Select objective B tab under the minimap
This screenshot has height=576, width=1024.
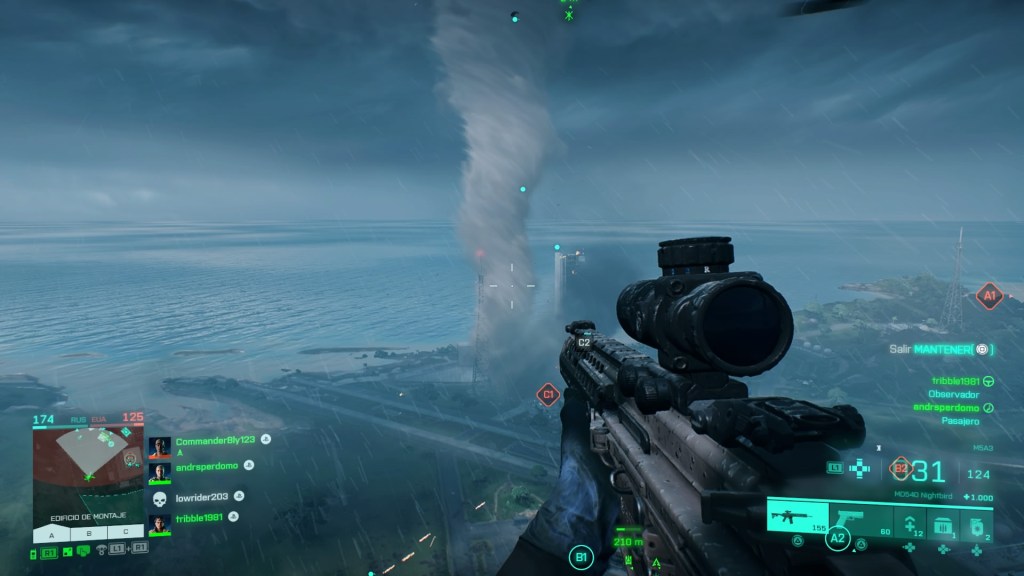(88, 533)
